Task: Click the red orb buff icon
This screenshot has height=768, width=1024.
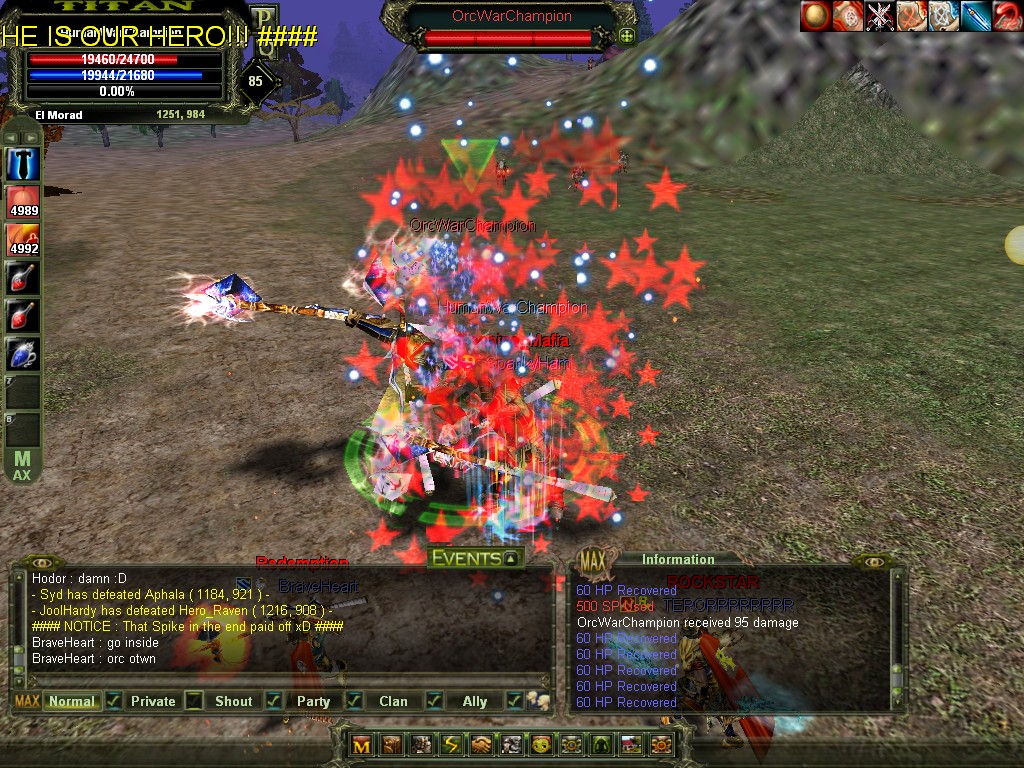Action: [x=815, y=16]
